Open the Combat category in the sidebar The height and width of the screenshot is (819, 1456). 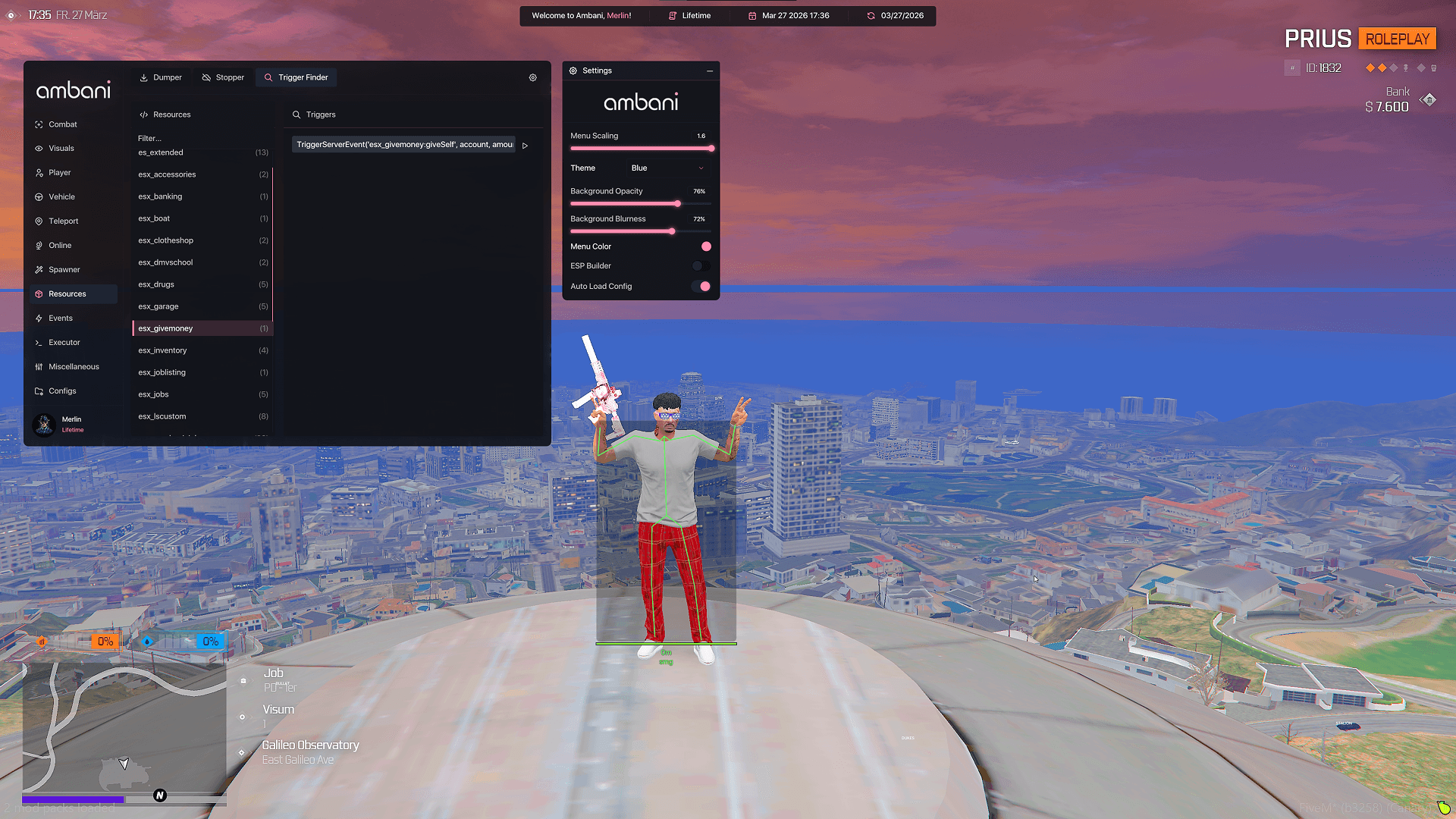click(62, 124)
